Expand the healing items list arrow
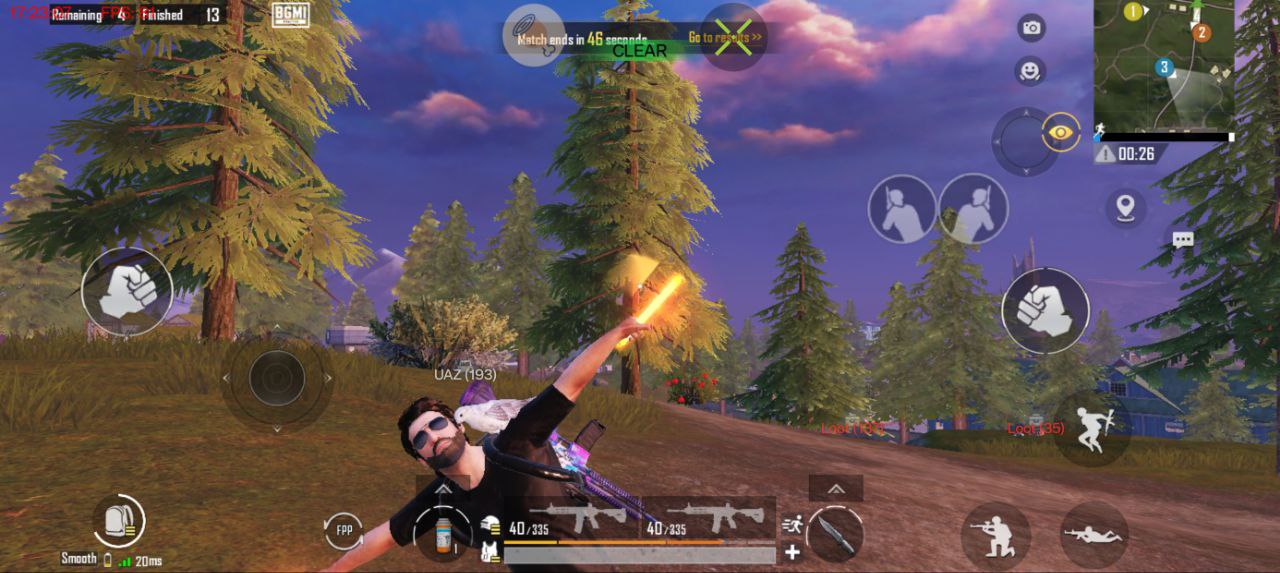The height and width of the screenshot is (573, 1280). tap(443, 485)
